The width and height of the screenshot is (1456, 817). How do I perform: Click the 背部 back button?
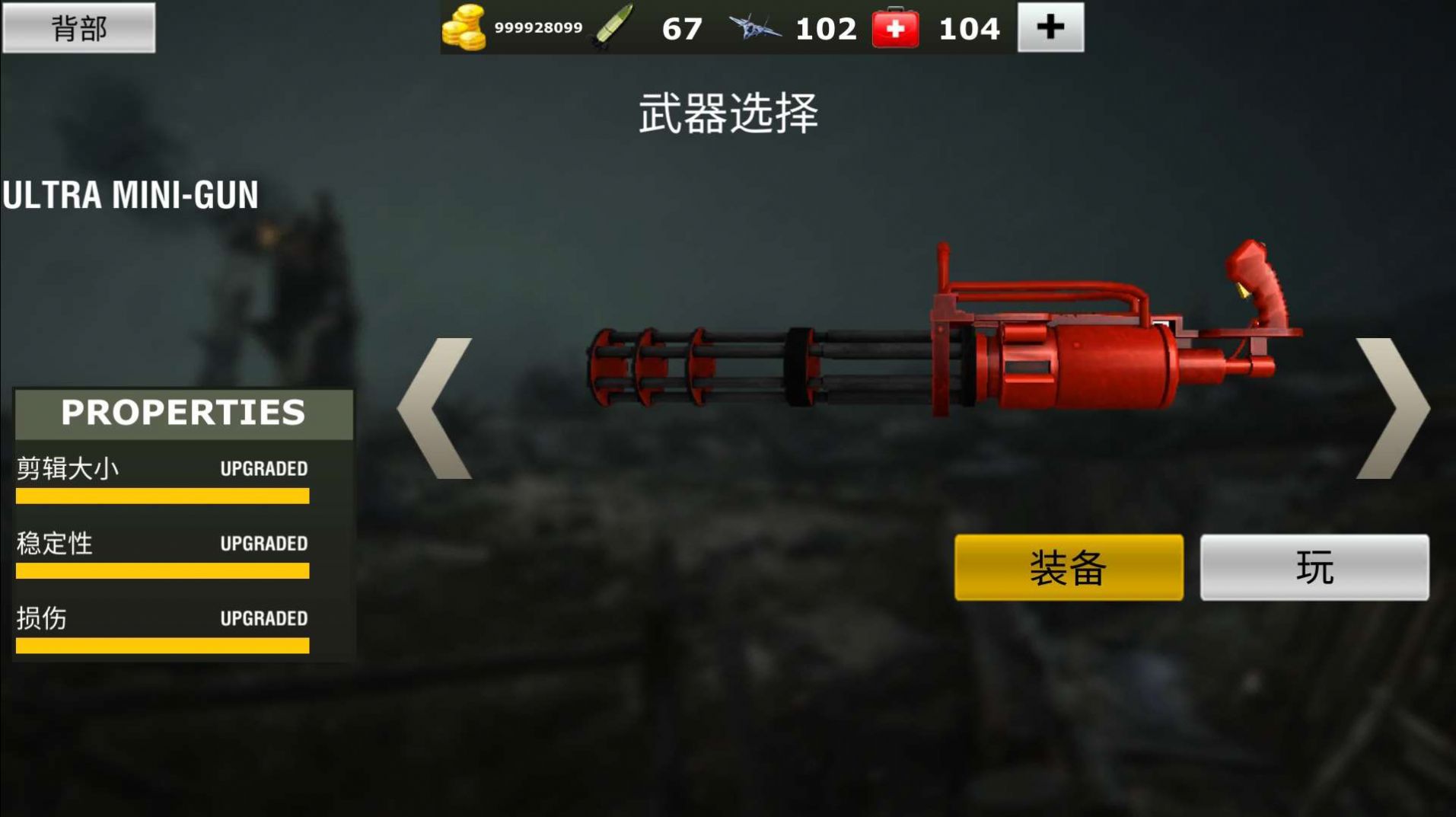[x=80, y=29]
